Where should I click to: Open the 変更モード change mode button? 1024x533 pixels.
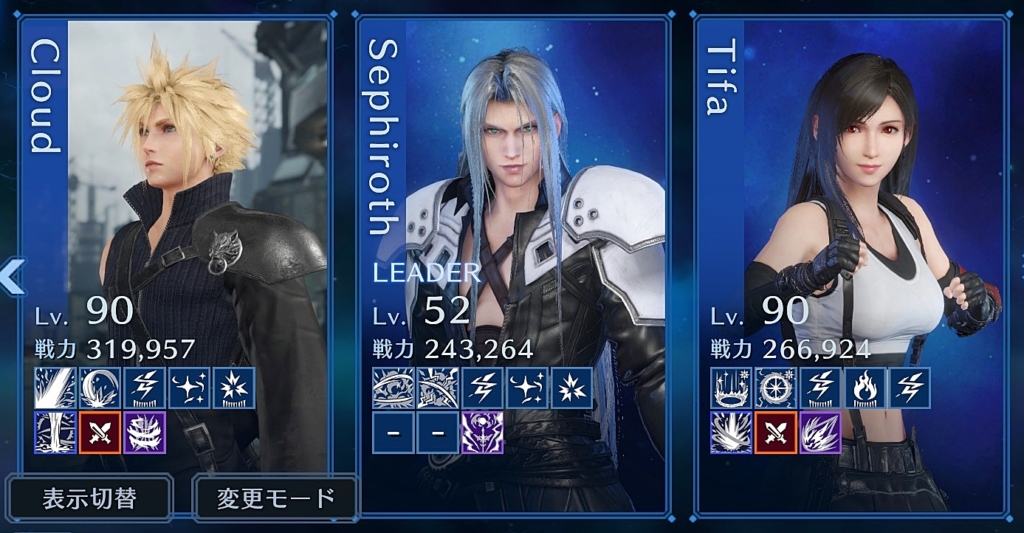(275, 498)
